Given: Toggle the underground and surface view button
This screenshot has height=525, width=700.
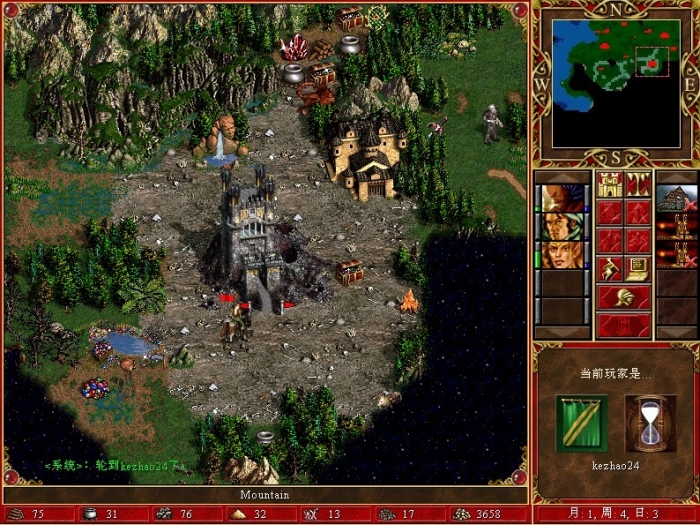Looking at the screenshot, I should (638, 184).
